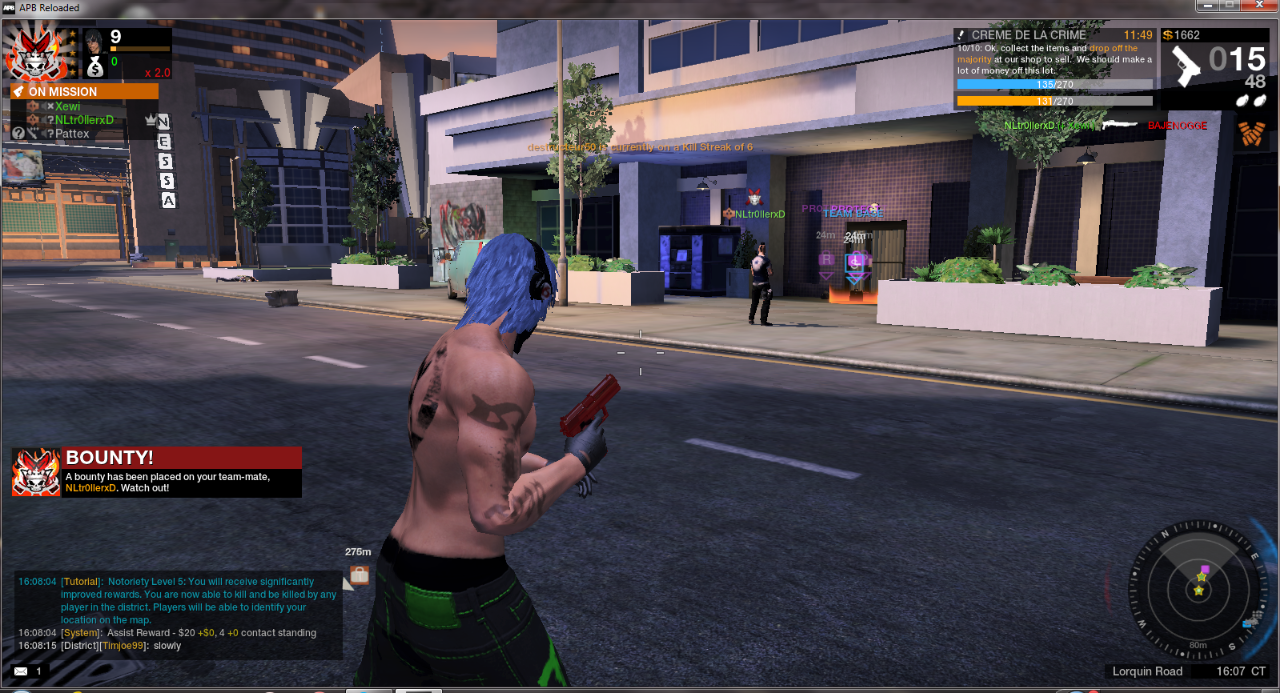This screenshot has width=1280, height=693.
Task: Select Pattex in the team list
Action: pyautogui.click(x=72, y=134)
